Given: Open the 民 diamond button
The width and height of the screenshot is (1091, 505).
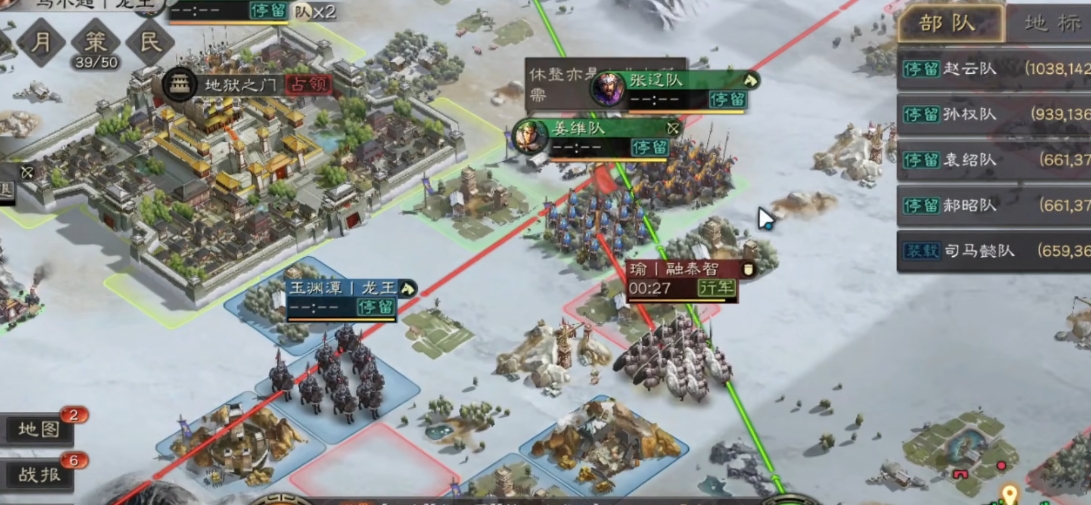Looking at the screenshot, I should (150, 42).
